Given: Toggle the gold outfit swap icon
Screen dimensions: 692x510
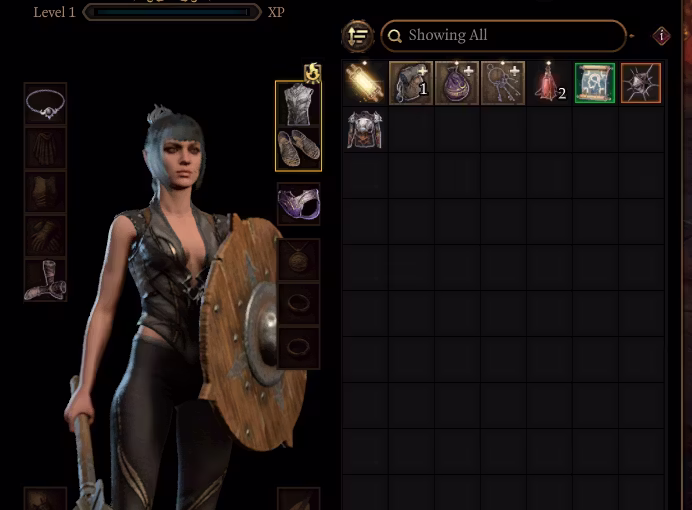Looking at the screenshot, I should (313, 72).
